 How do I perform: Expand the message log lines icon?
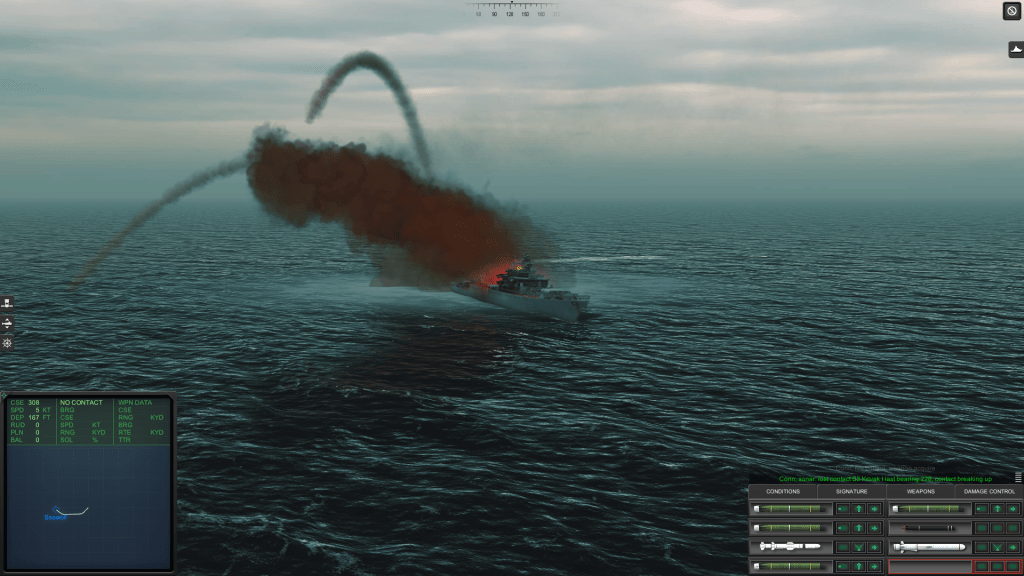[1018, 478]
